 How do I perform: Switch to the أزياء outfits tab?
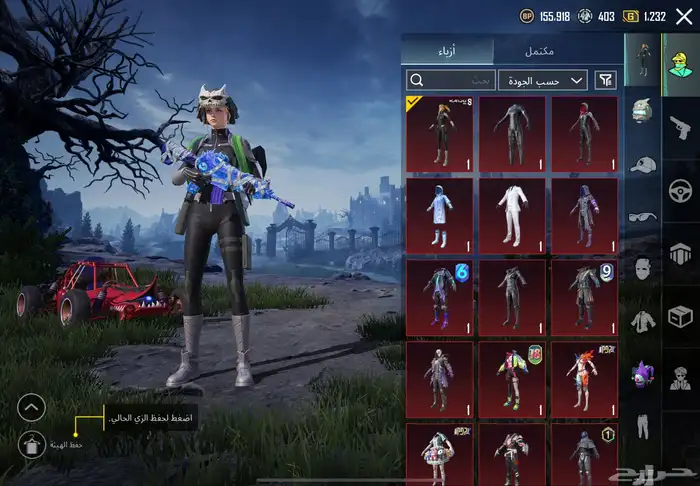coord(449,51)
